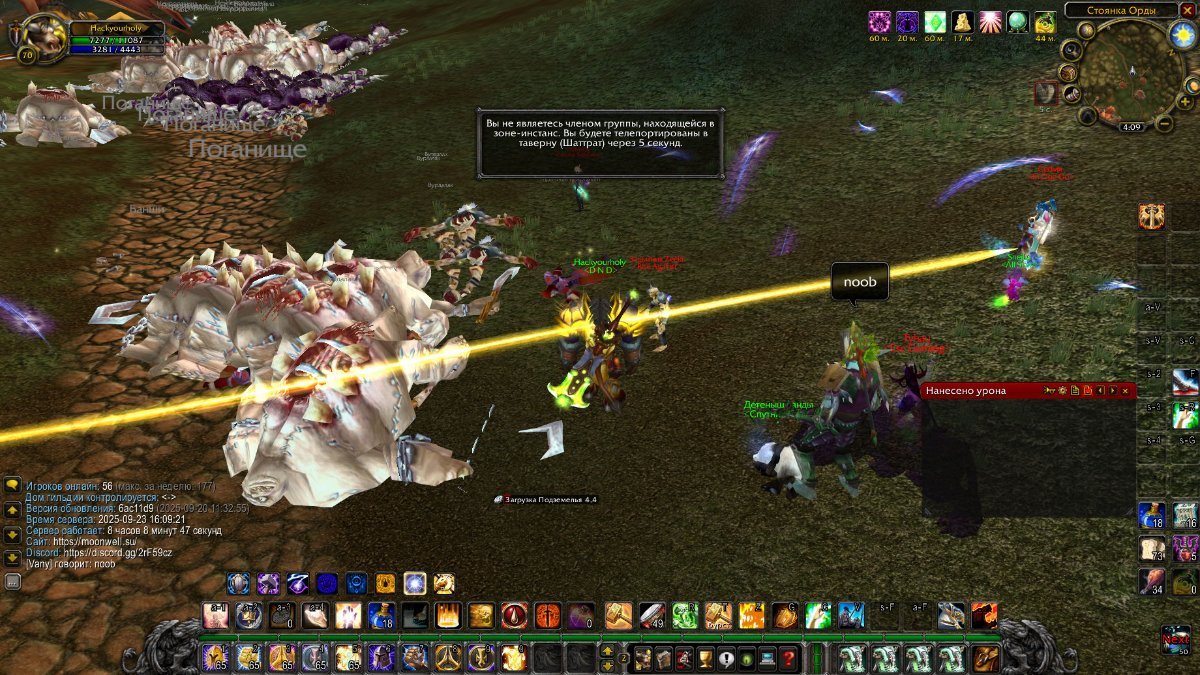Select the red blood drop ability

tap(514, 615)
